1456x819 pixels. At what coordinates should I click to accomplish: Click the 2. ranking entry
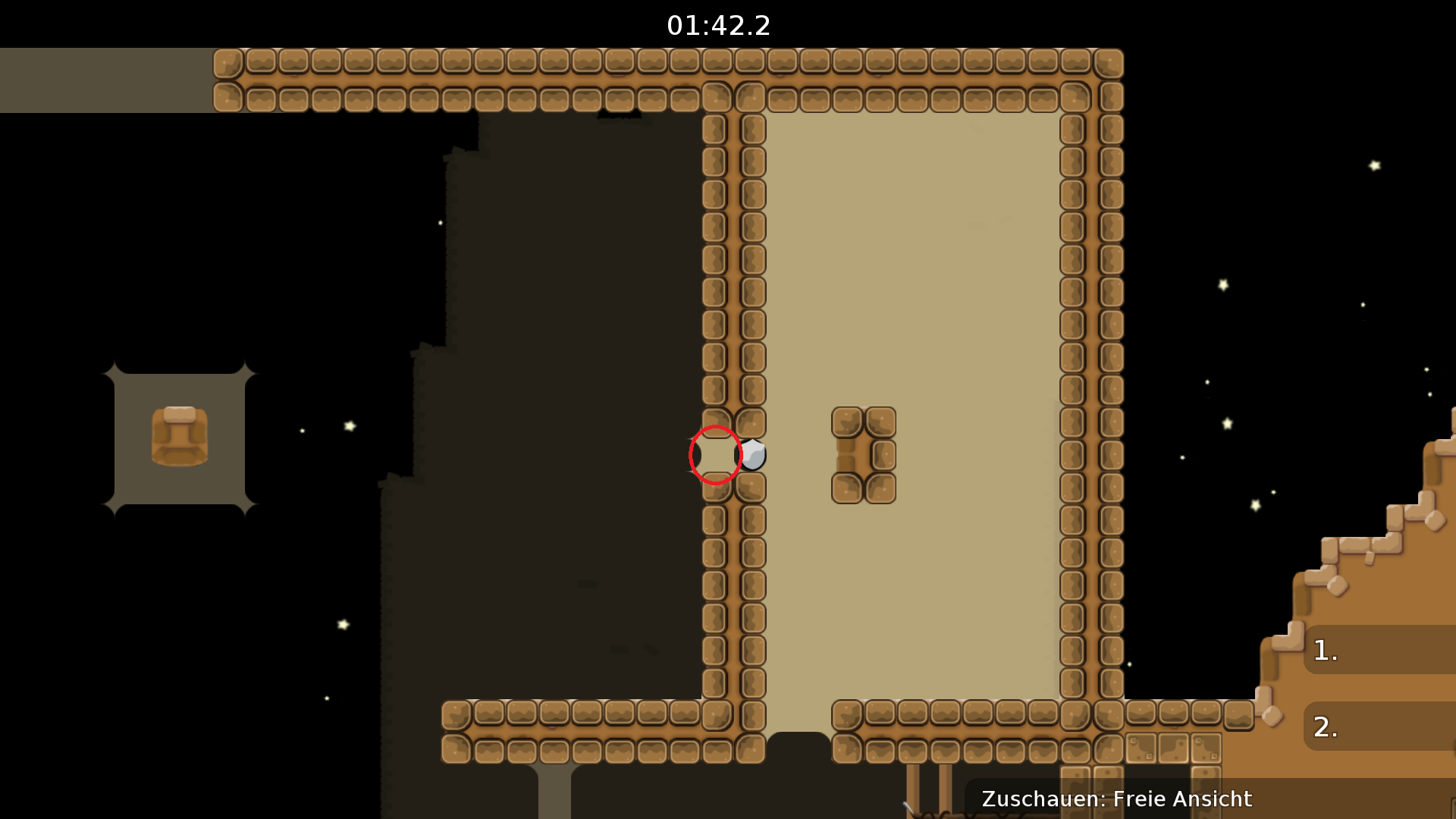coord(1326,726)
